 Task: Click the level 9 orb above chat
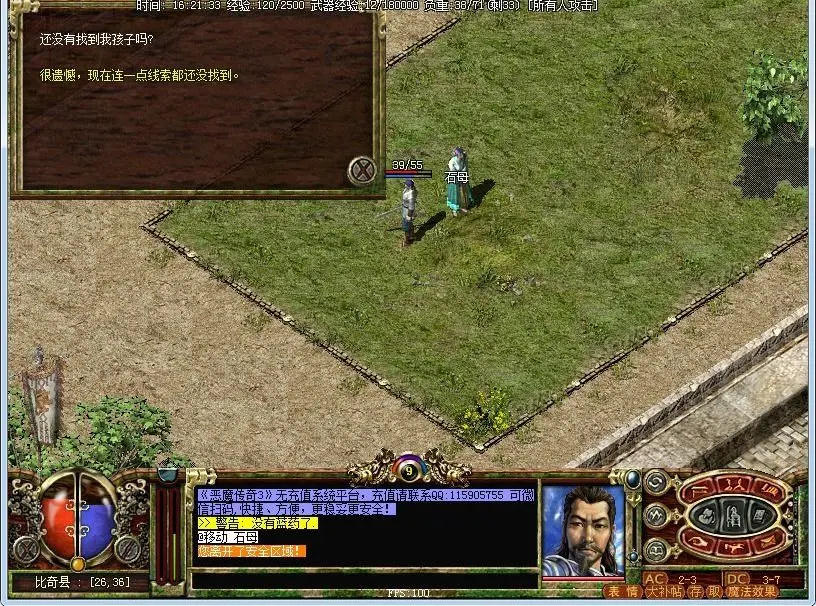(x=408, y=467)
